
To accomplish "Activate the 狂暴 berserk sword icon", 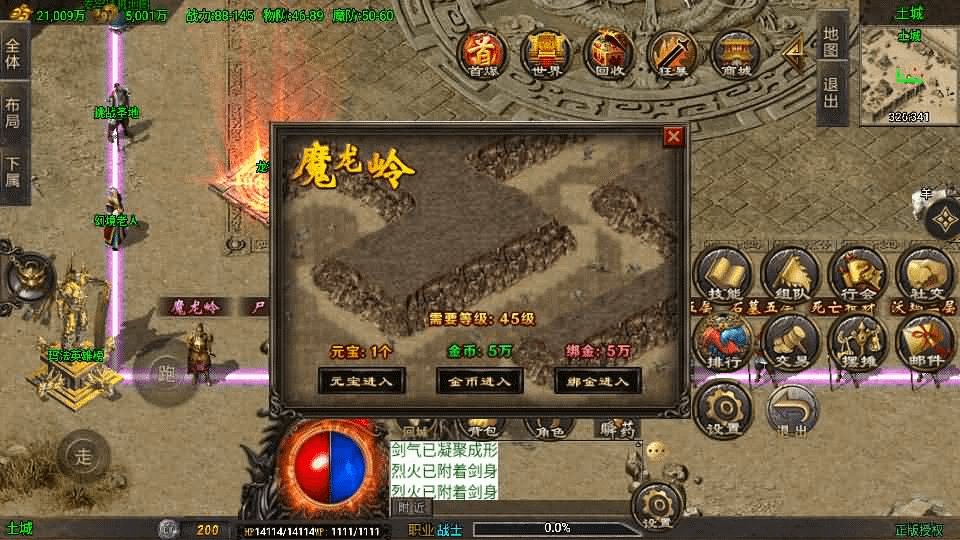I will (x=671, y=52).
